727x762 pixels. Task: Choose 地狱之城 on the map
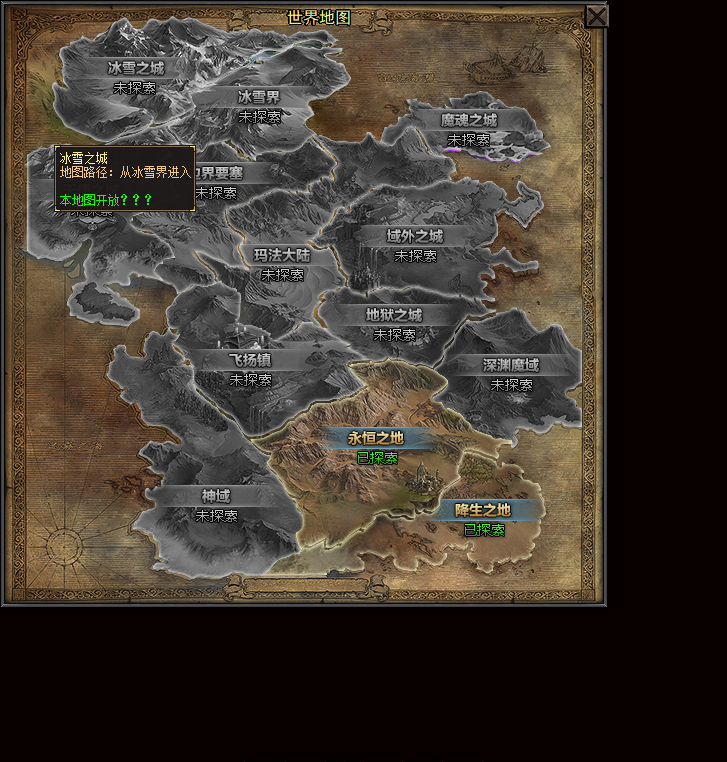click(394, 315)
